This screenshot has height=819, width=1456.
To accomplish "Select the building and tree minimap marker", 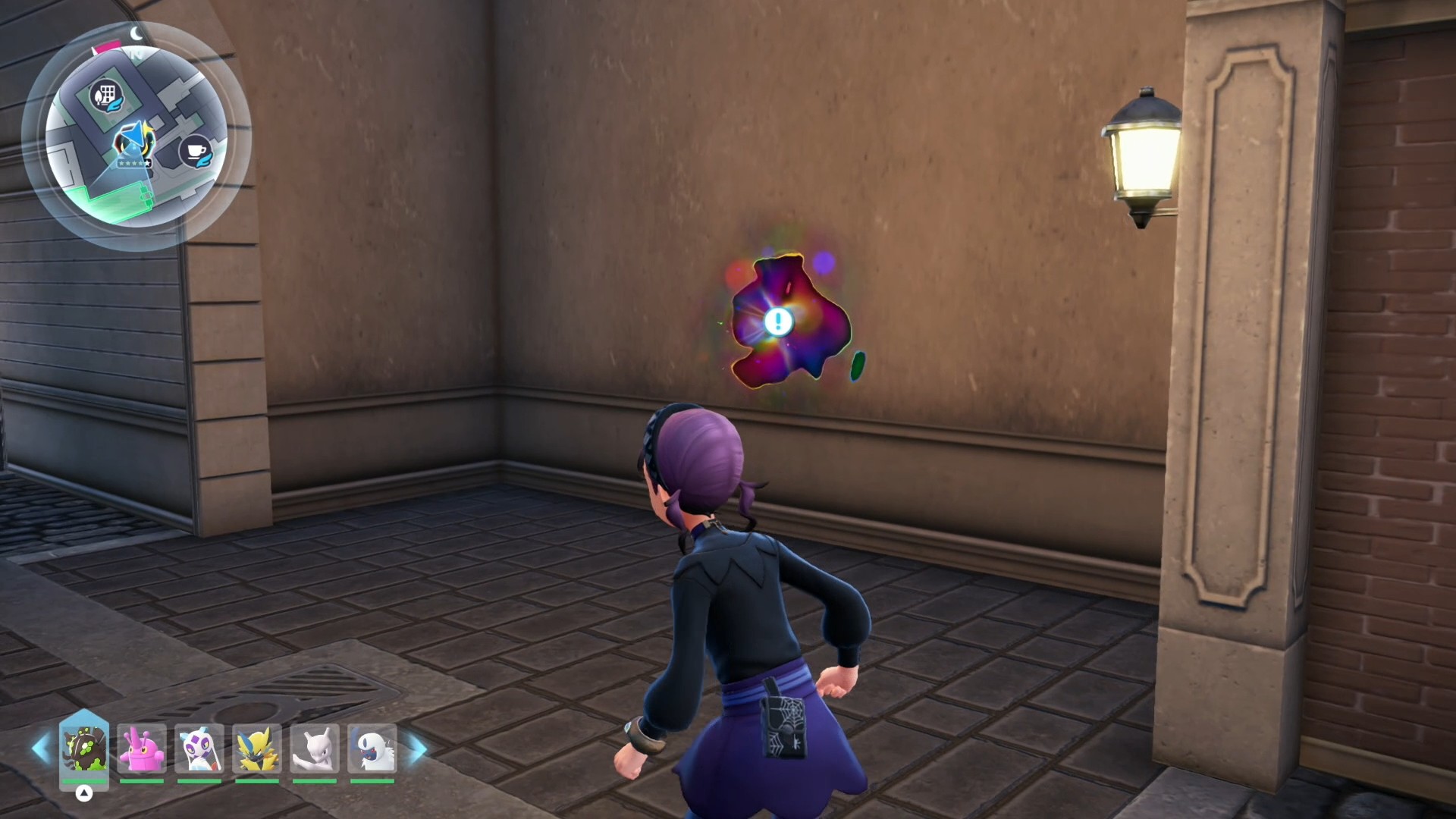I will (105, 96).
